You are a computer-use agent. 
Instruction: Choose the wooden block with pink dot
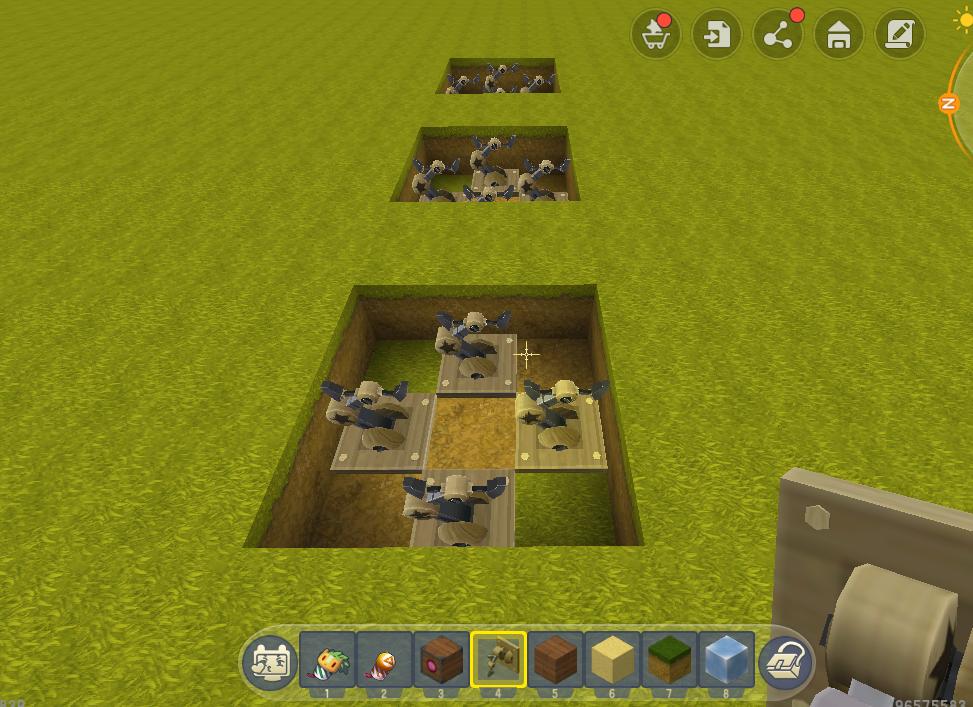coord(442,660)
